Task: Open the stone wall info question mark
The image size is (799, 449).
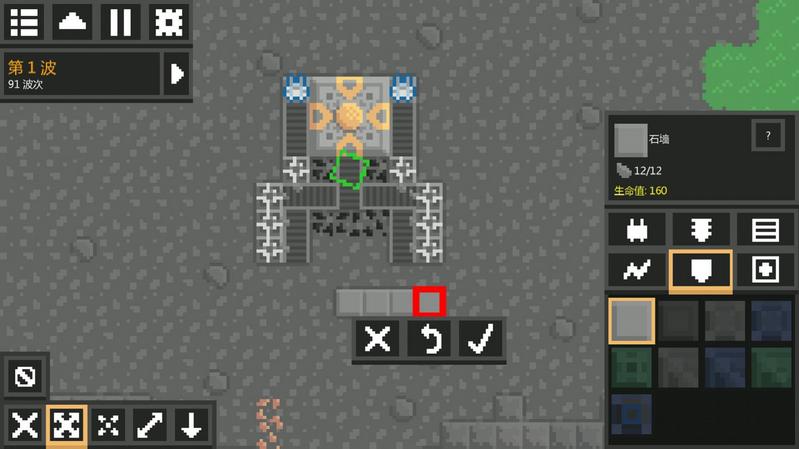Action: tap(768, 135)
